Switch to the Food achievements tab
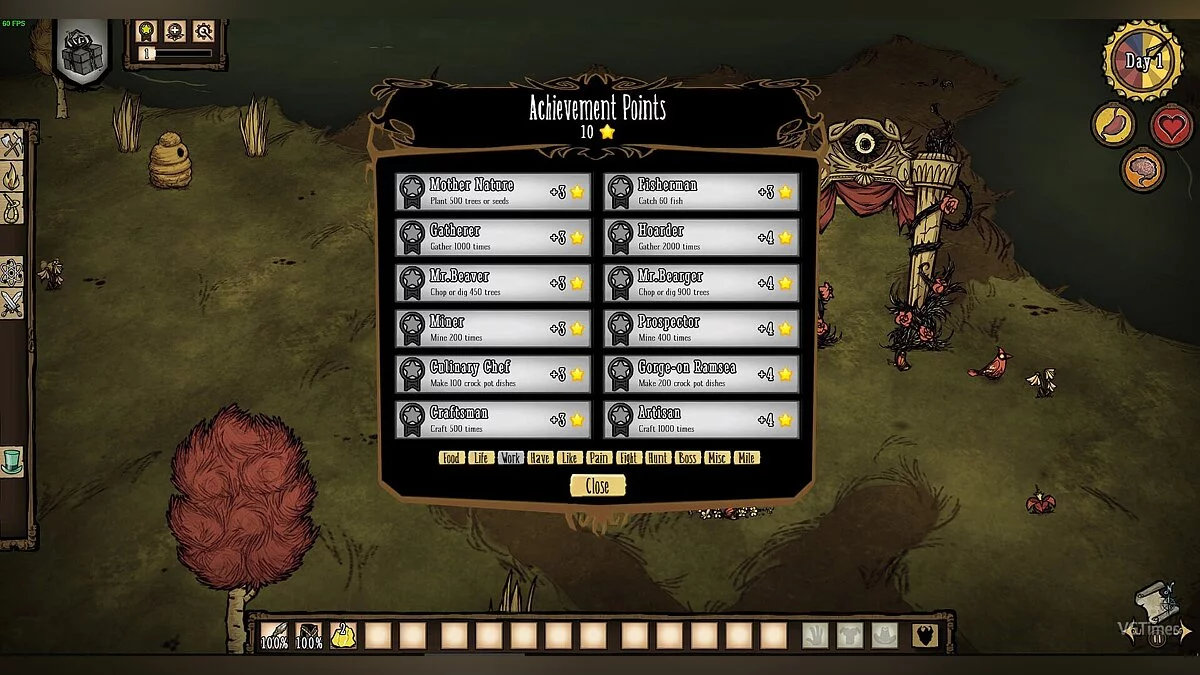 click(x=451, y=458)
